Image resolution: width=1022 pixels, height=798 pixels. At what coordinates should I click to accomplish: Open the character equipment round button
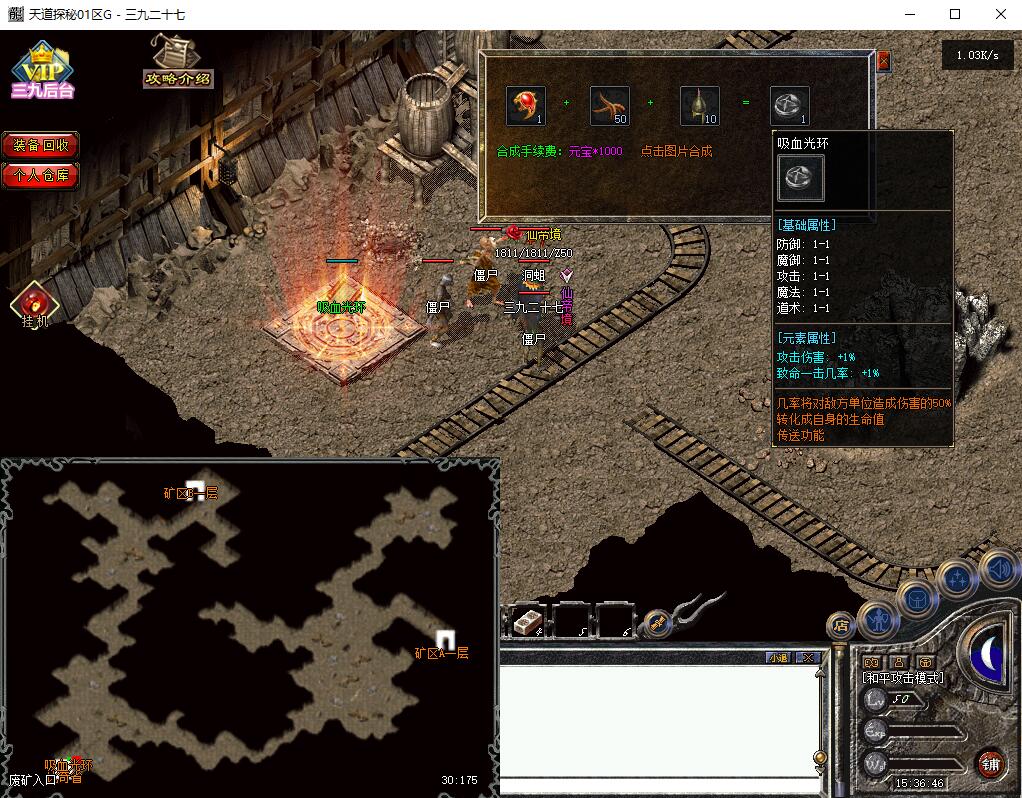coord(877,619)
